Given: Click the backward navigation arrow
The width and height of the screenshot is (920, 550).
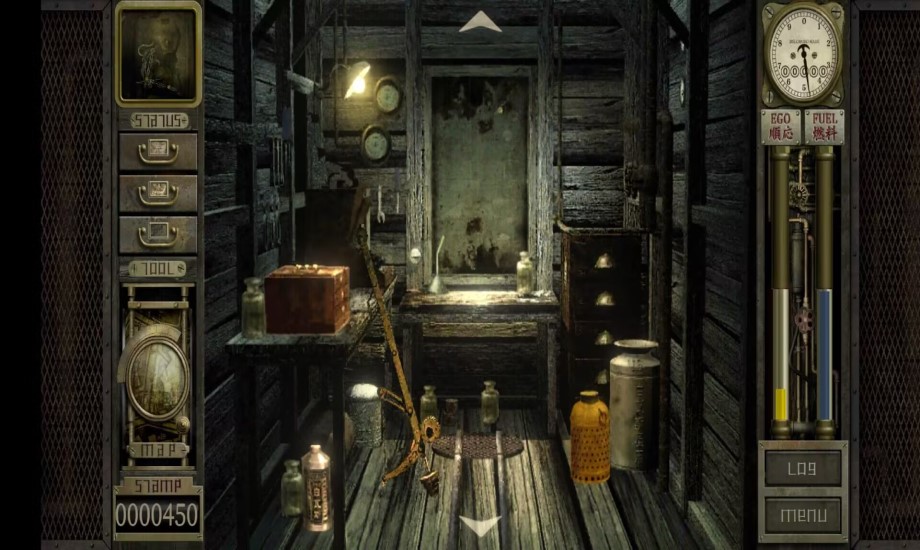Looking at the screenshot, I should (480, 524).
